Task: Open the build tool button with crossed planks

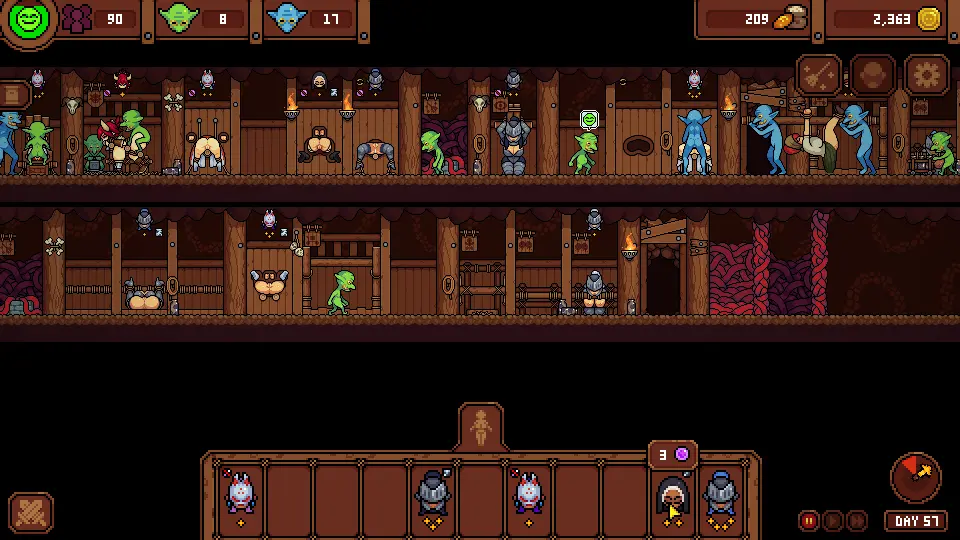Action: 30,513
